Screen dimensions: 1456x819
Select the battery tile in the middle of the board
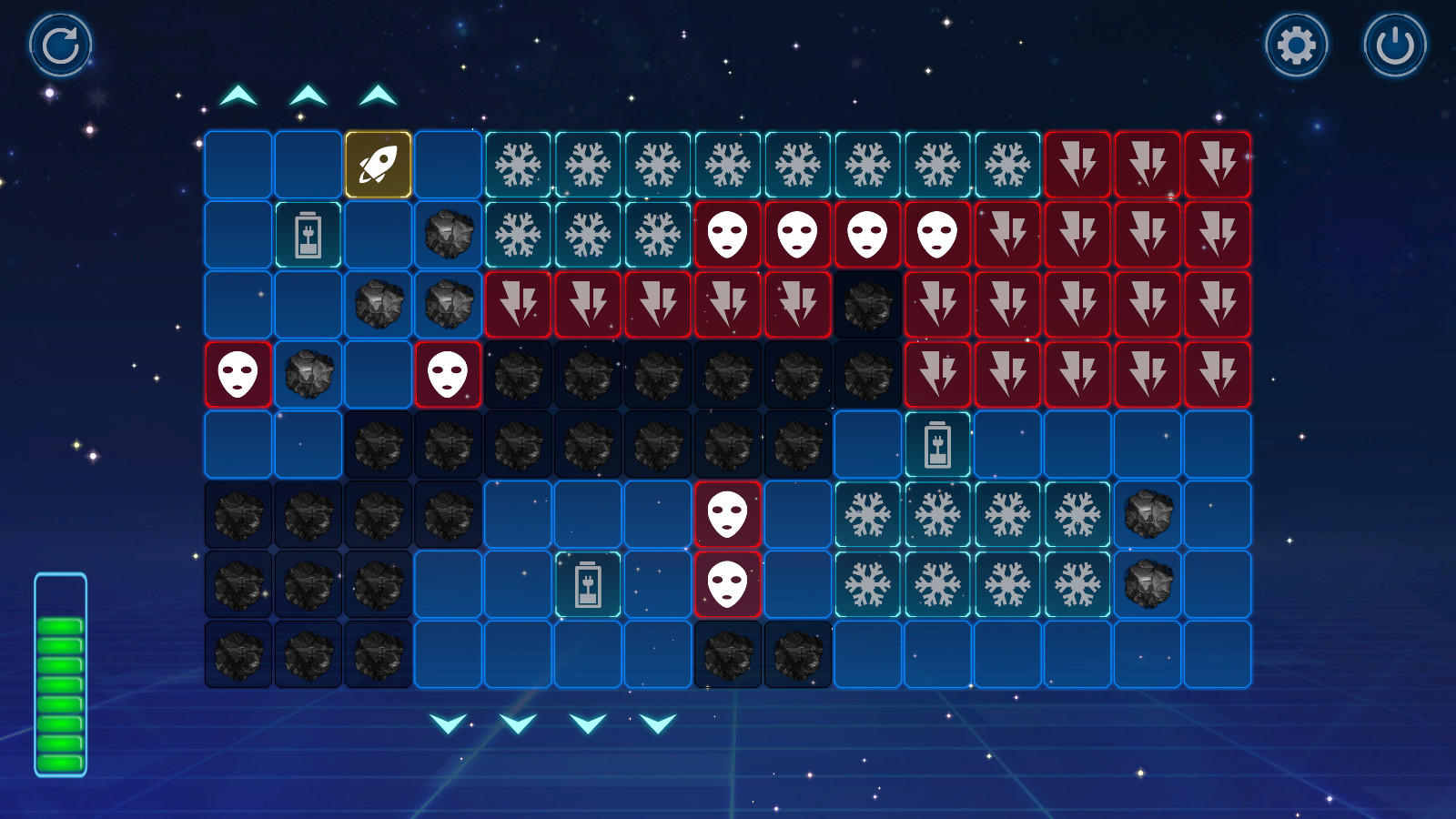pos(588,584)
